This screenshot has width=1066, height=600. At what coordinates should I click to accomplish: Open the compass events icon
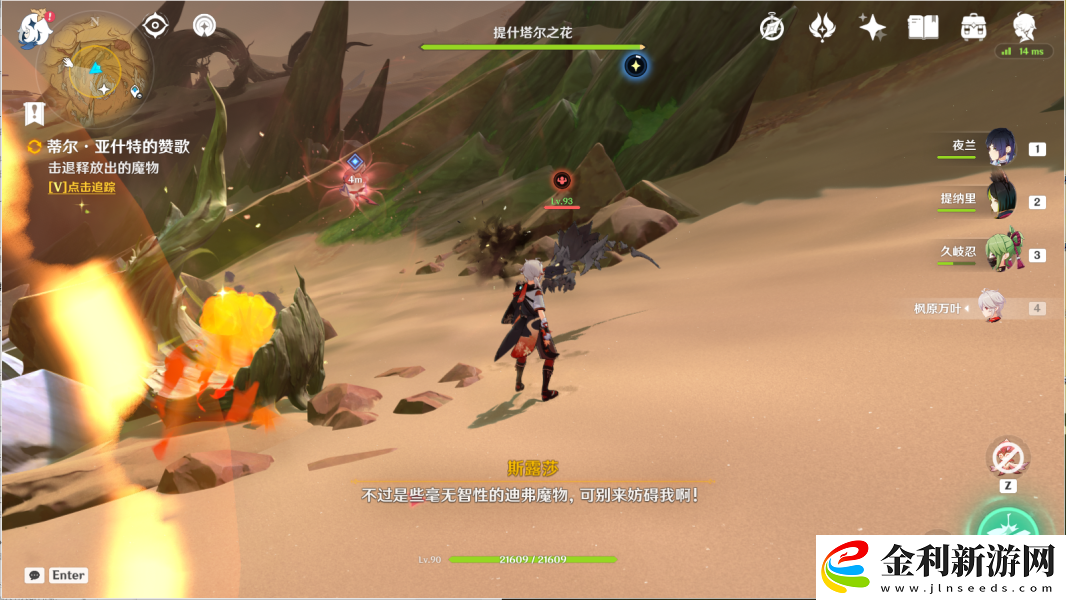(x=772, y=27)
